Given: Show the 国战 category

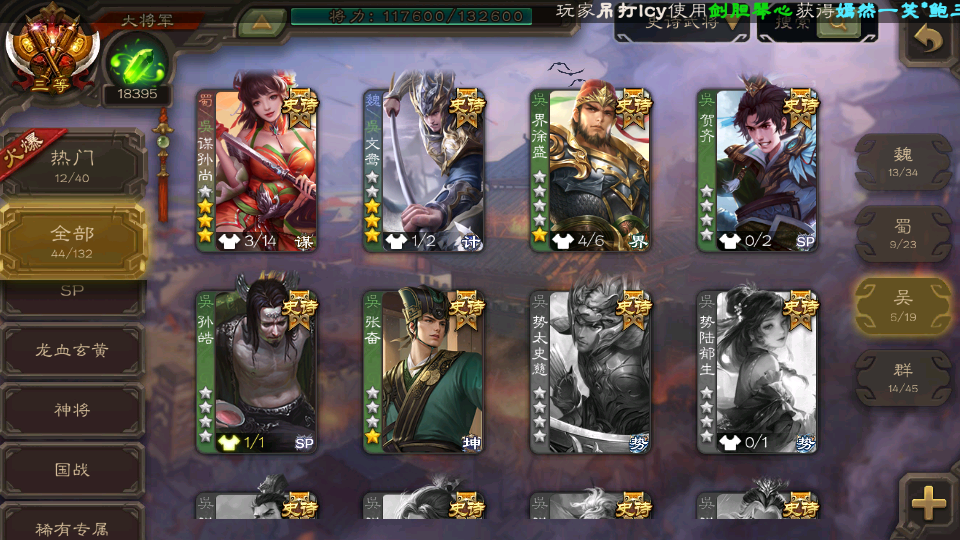Looking at the screenshot, I should [x=72, y=469].
